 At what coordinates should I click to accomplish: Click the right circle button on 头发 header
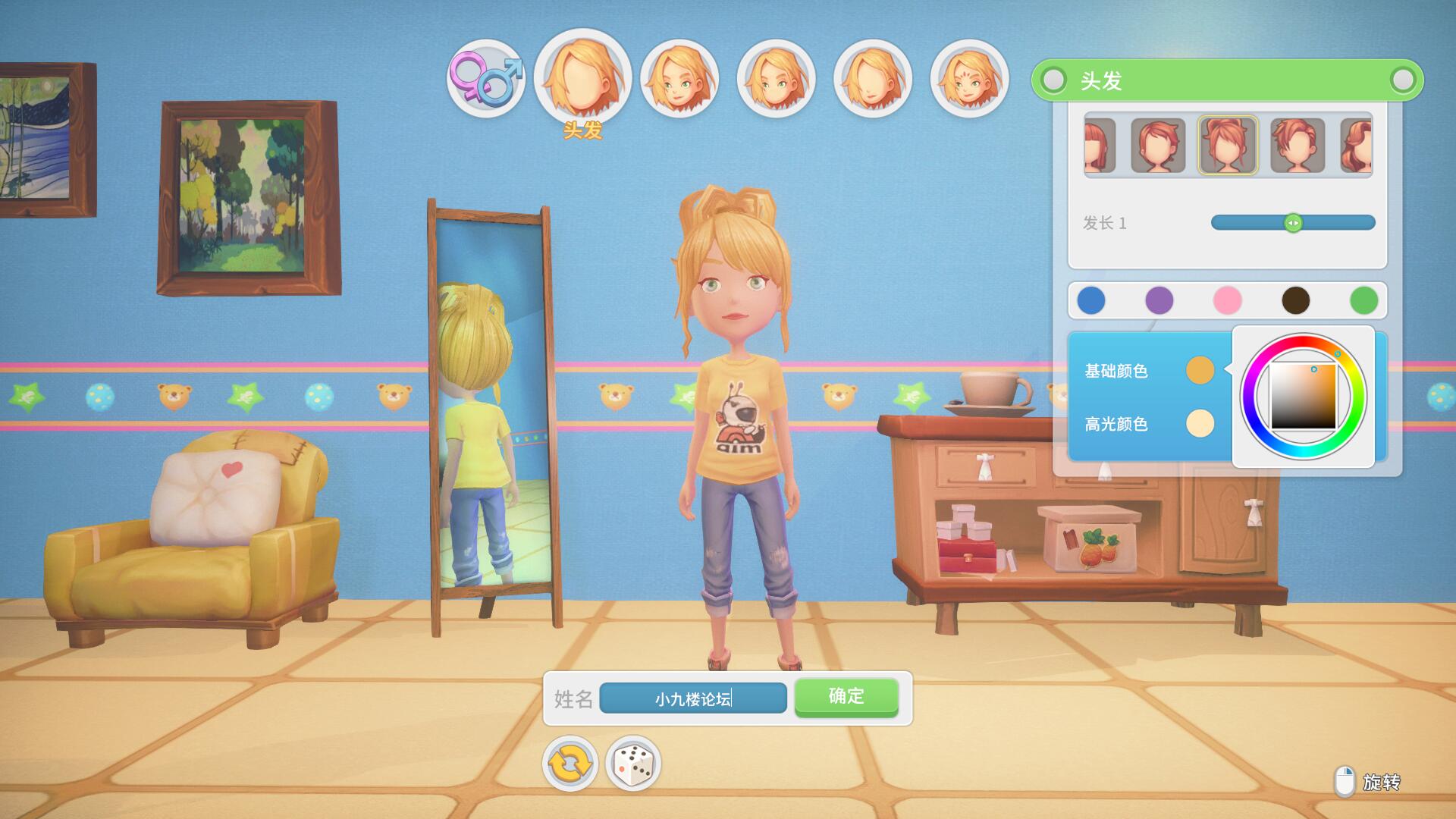[x=1403, y=80]
